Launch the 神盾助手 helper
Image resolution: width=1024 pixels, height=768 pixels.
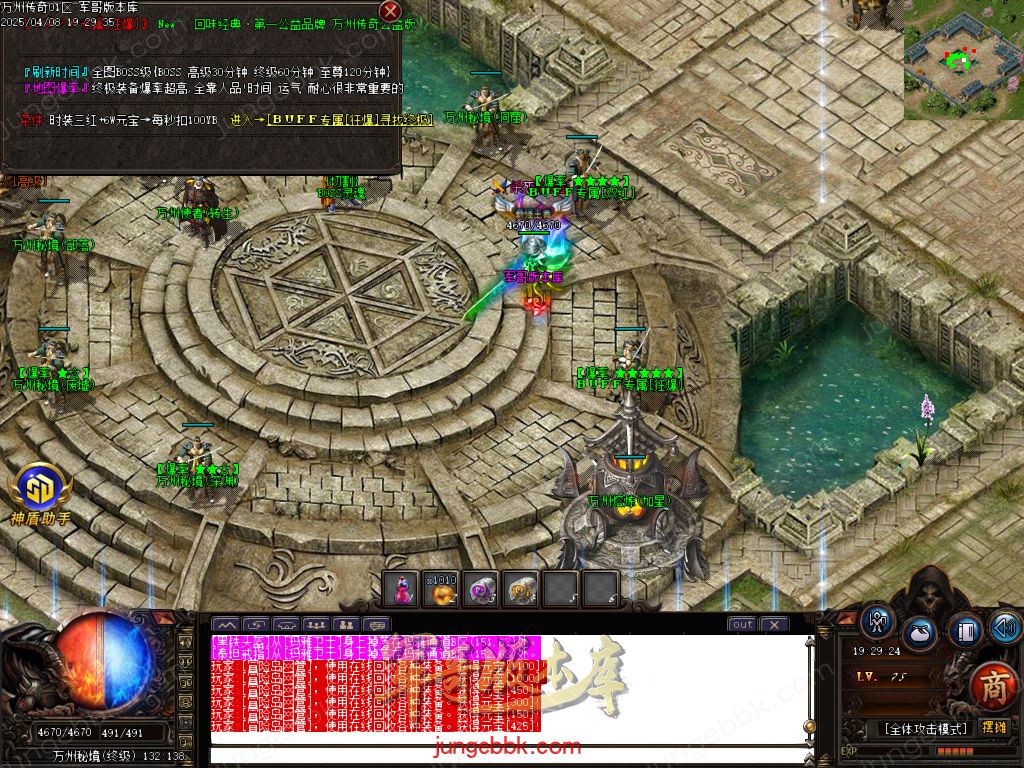pos(40,492)
